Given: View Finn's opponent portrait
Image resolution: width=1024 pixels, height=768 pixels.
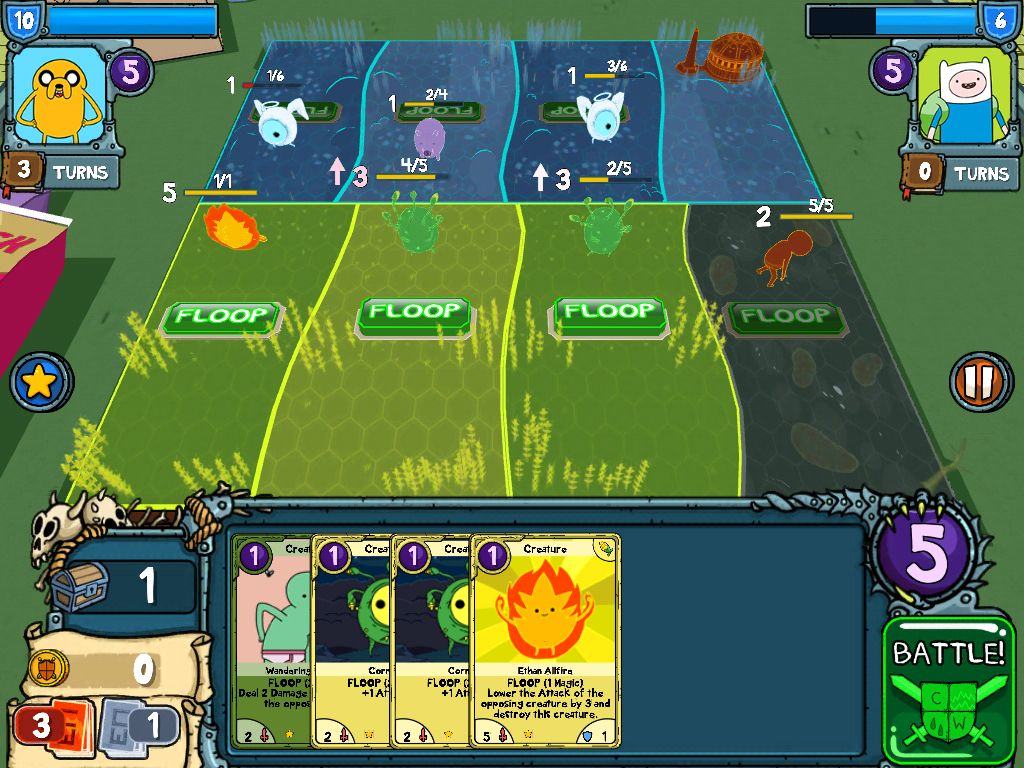Looking at the screenshot, I should (964, 97).
